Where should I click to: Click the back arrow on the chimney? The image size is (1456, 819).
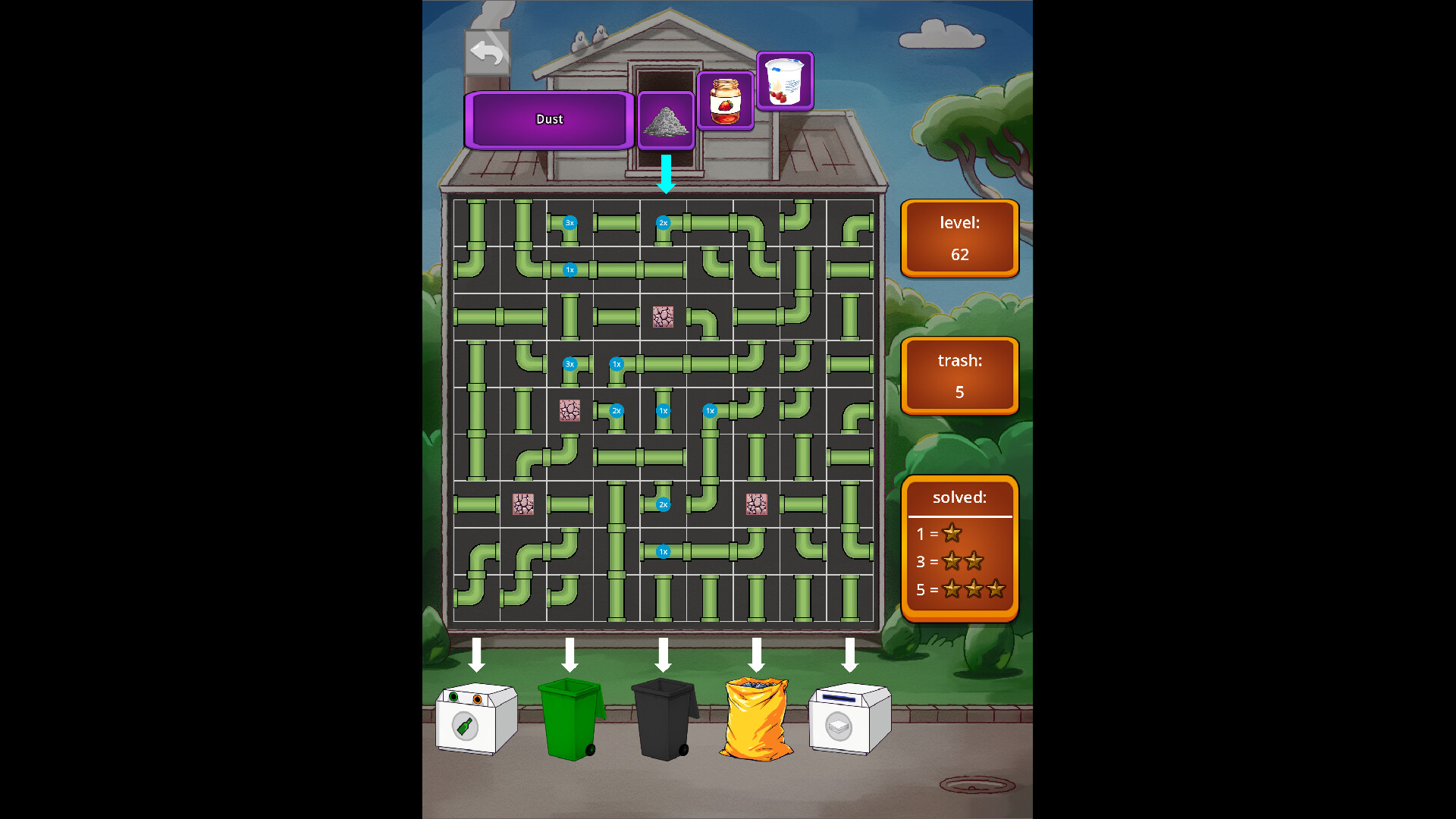click(x=488, y=51)
